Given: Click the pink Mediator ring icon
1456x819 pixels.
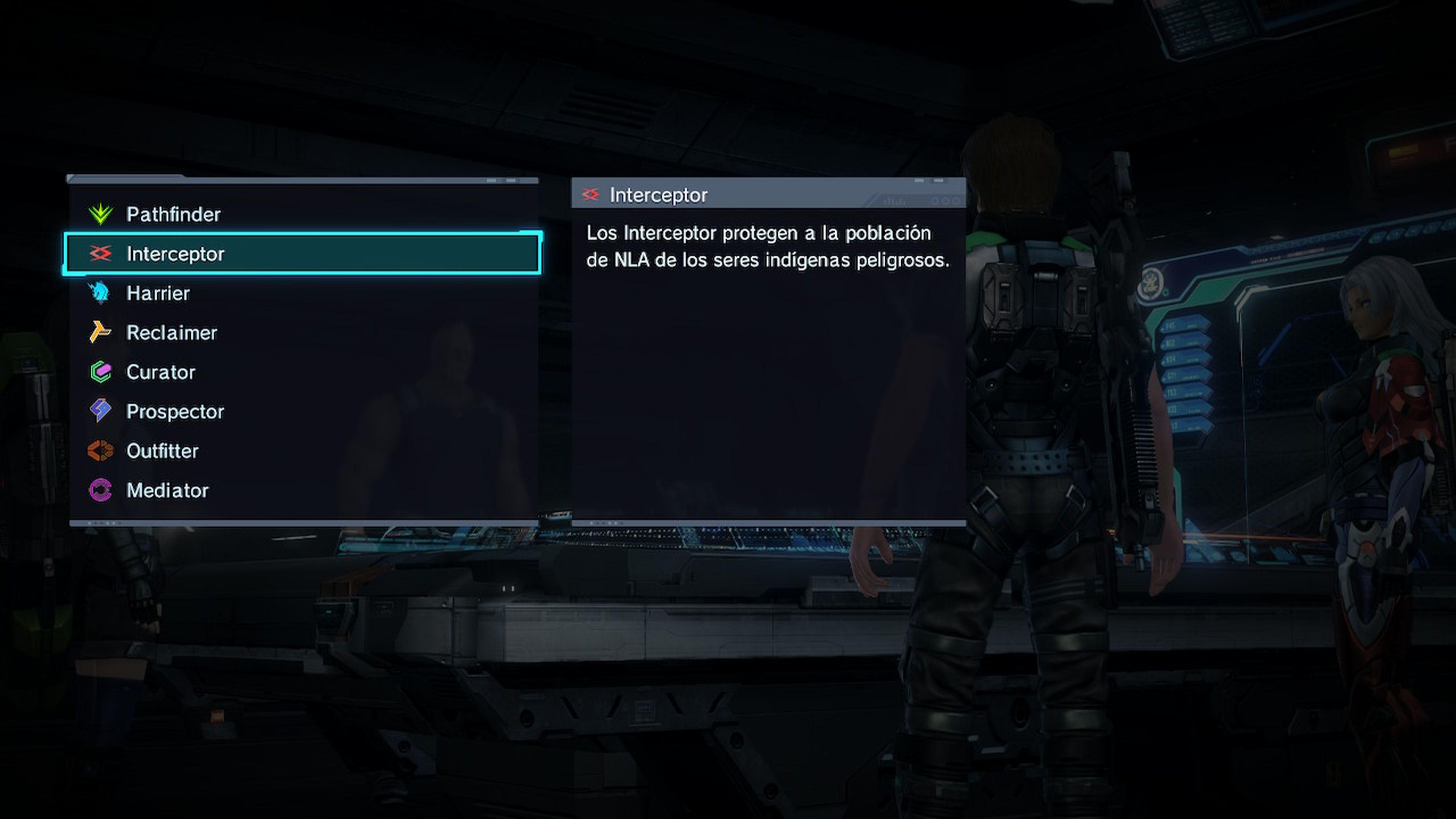Looking at the screenshot, I should (x=100, y=490).
